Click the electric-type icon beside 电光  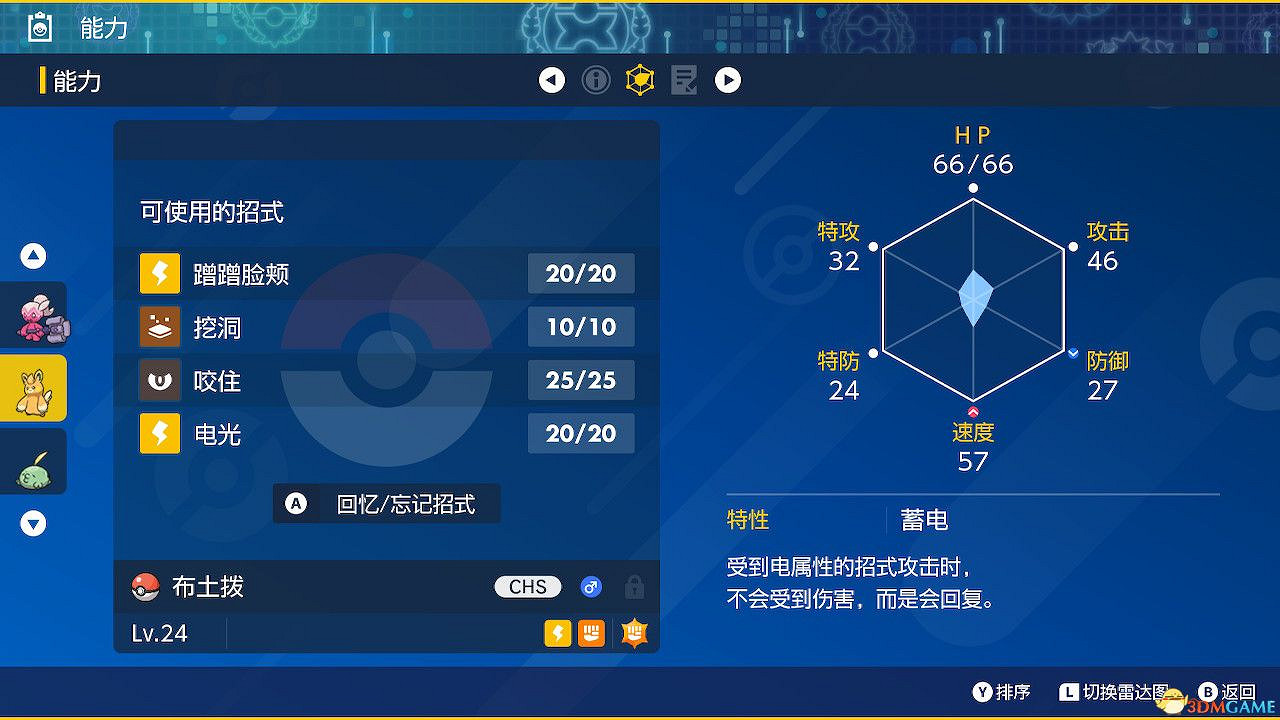click(160, 433)
